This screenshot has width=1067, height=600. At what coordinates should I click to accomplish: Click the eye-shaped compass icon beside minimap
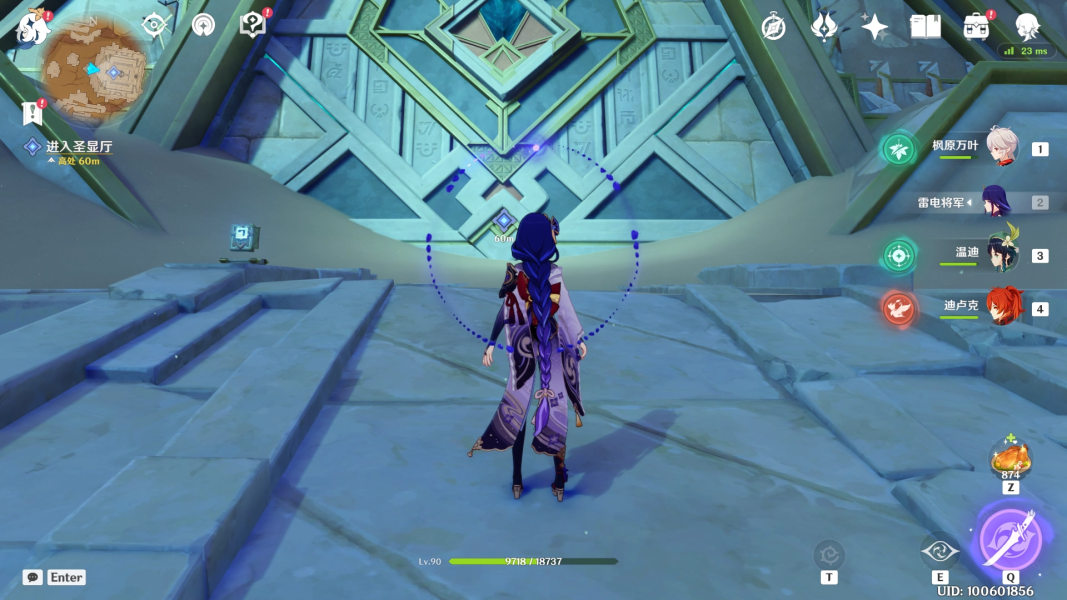point(154,25)
